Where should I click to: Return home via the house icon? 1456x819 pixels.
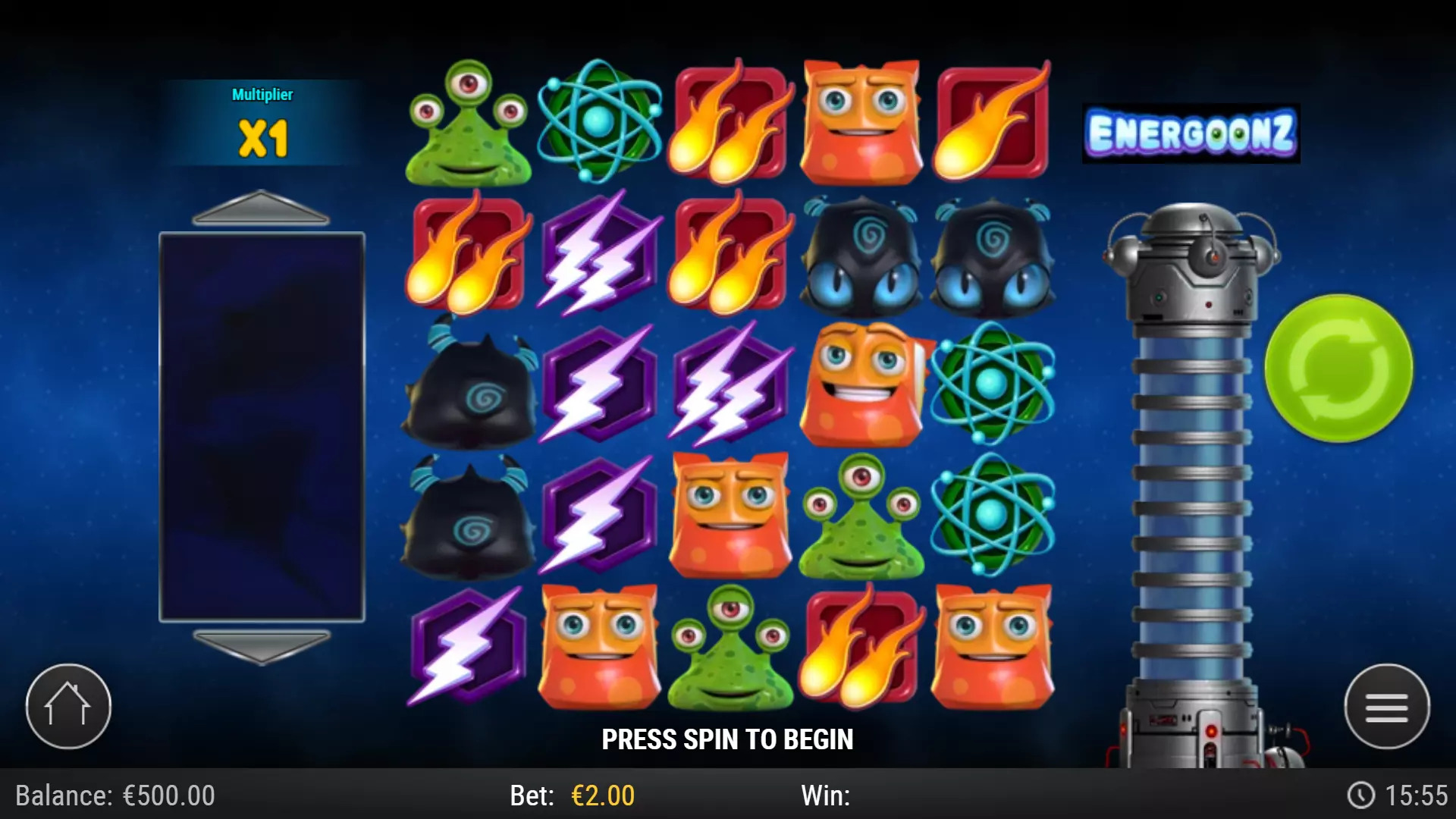pos(67,705)
